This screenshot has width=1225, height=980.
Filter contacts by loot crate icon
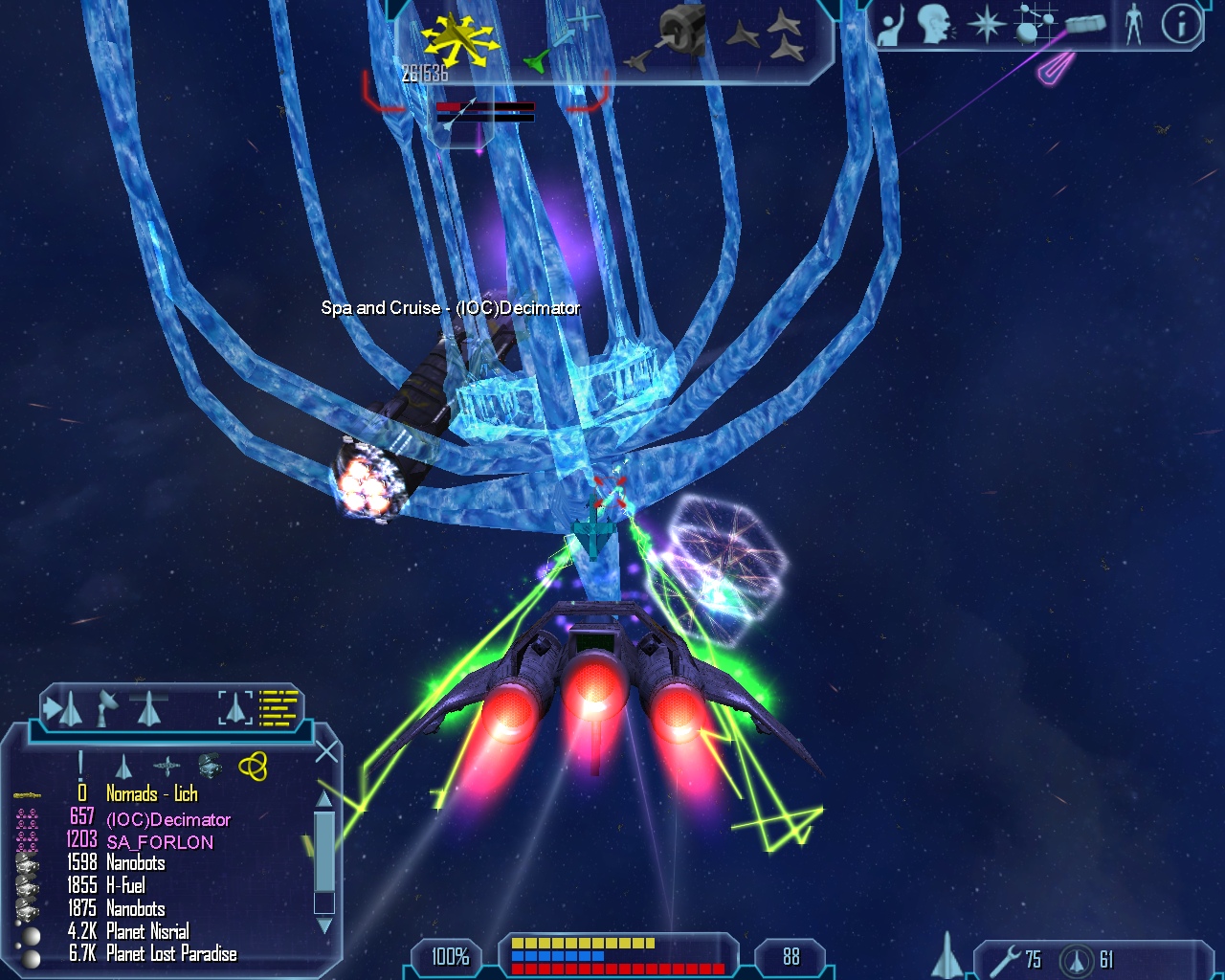(x=210, y=766)
